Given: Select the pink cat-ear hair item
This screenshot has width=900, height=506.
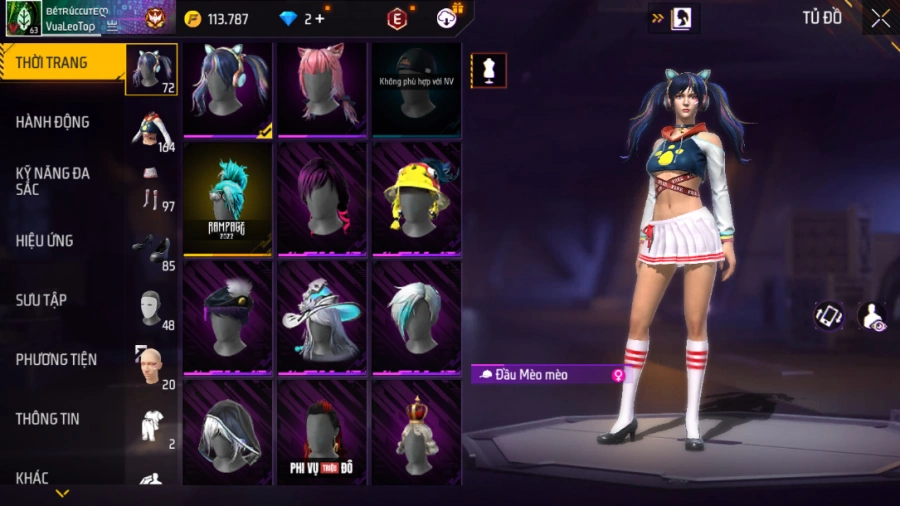Looking at the screenshot, I should point(323,88).
